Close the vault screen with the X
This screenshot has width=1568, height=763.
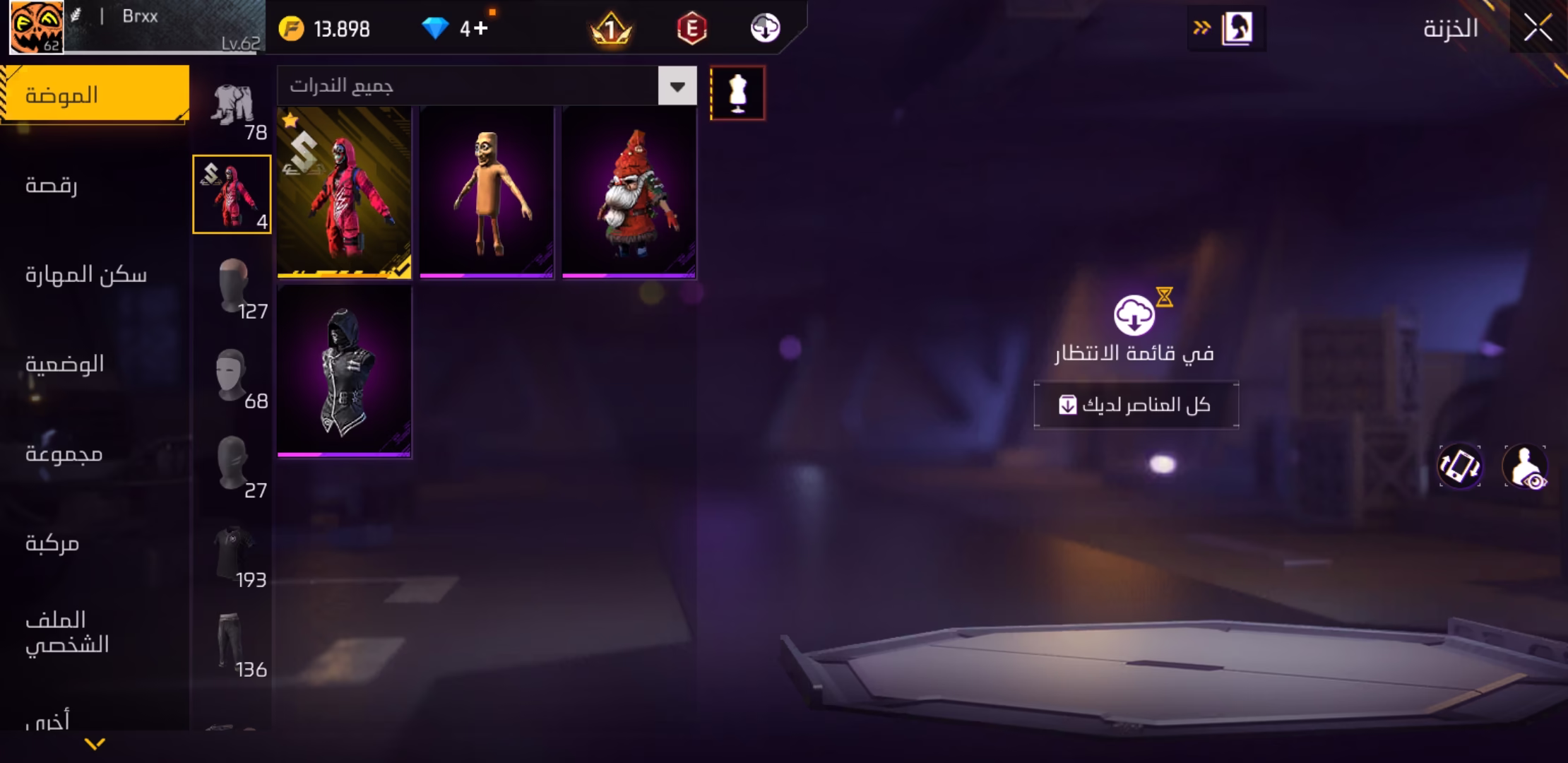point(1538,28)
